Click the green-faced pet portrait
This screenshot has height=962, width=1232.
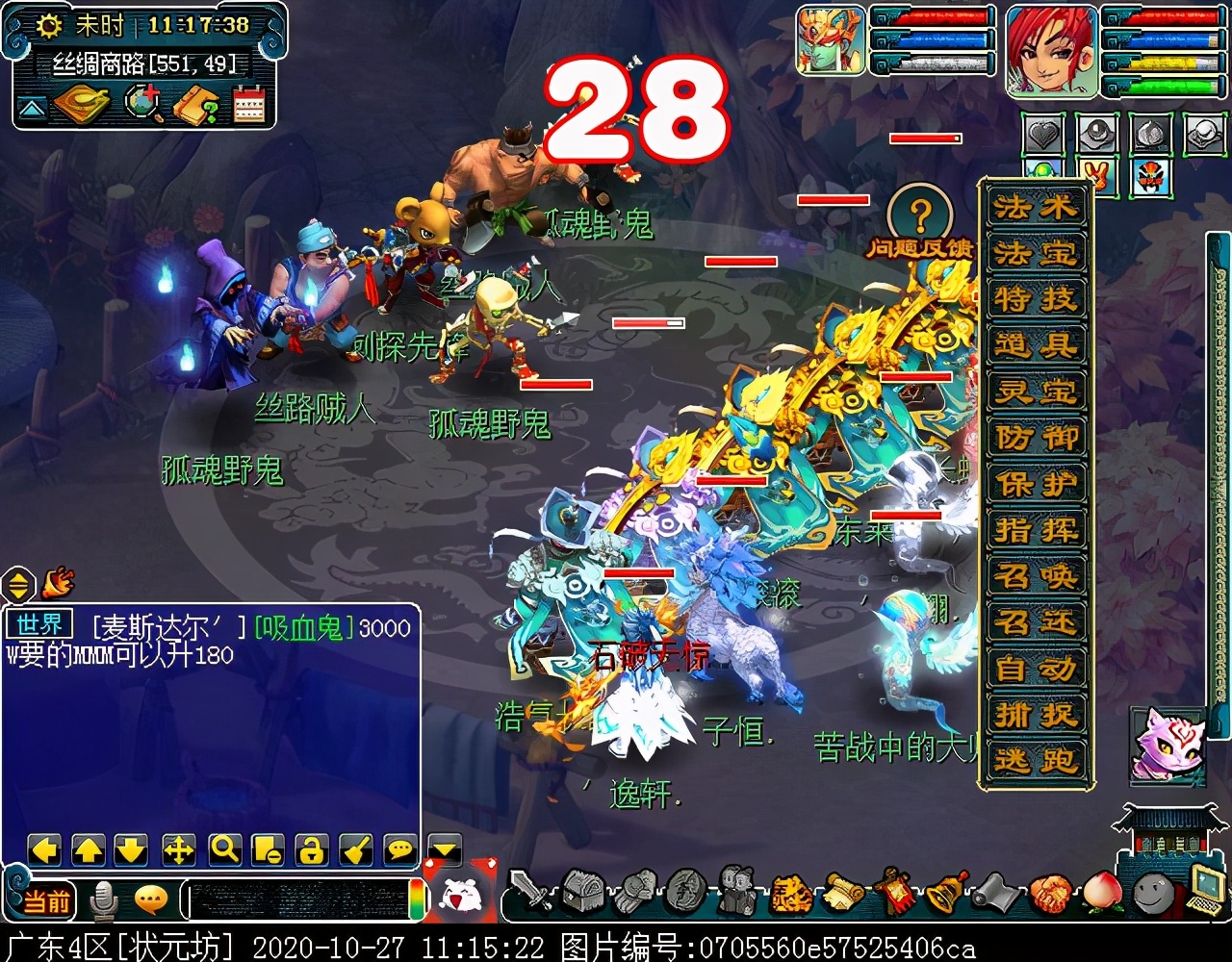(x=832, y=40)
